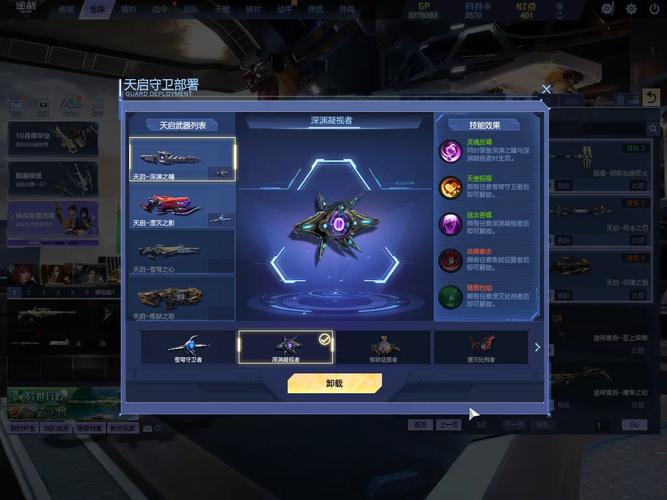Viewport: 667px width, 500px height.
Task: Show next guards with the right arrow
Action: click(537, 347)
